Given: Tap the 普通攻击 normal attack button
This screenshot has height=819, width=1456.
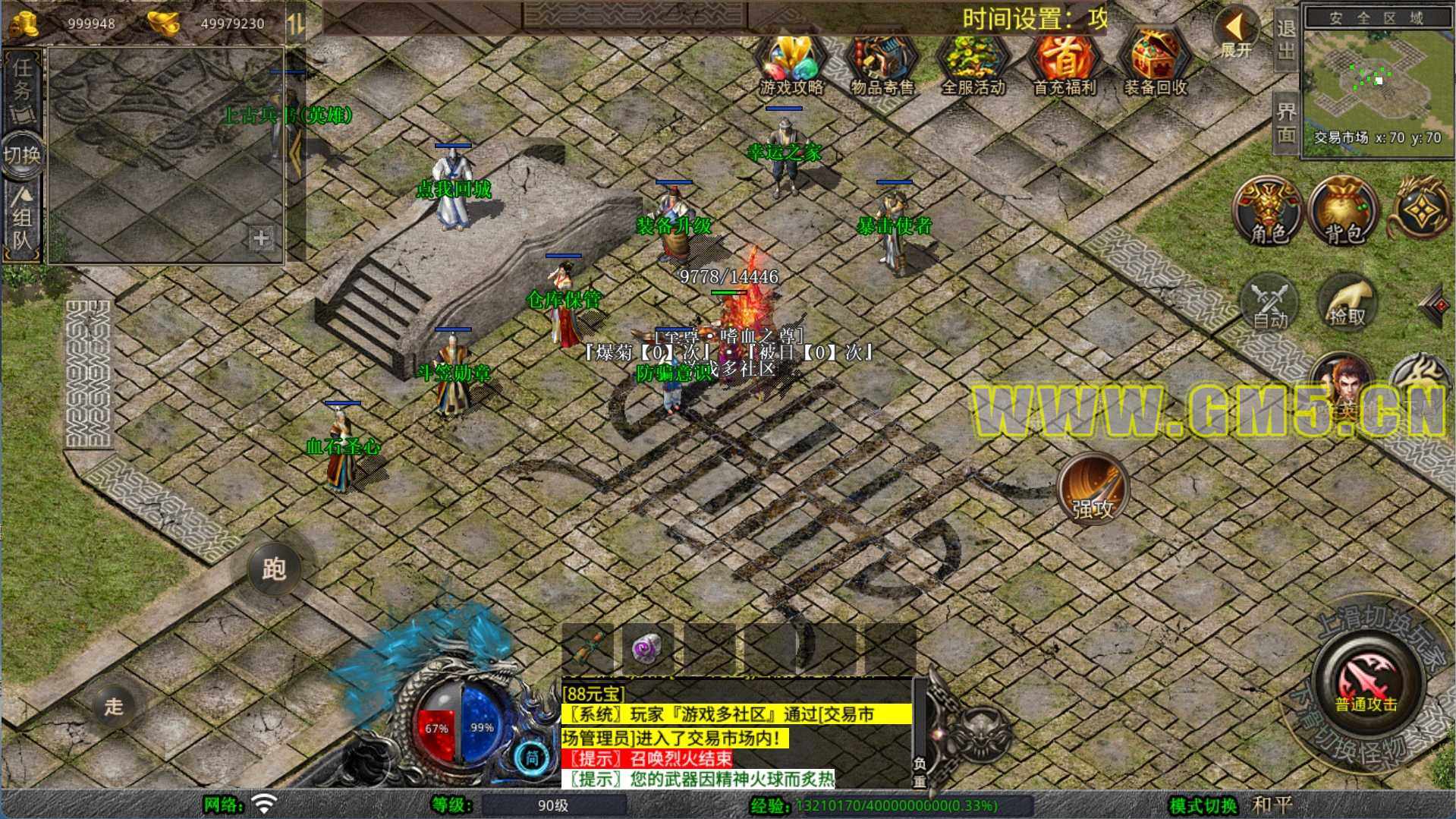Looking at the screenshot, I should (1366, 678).
